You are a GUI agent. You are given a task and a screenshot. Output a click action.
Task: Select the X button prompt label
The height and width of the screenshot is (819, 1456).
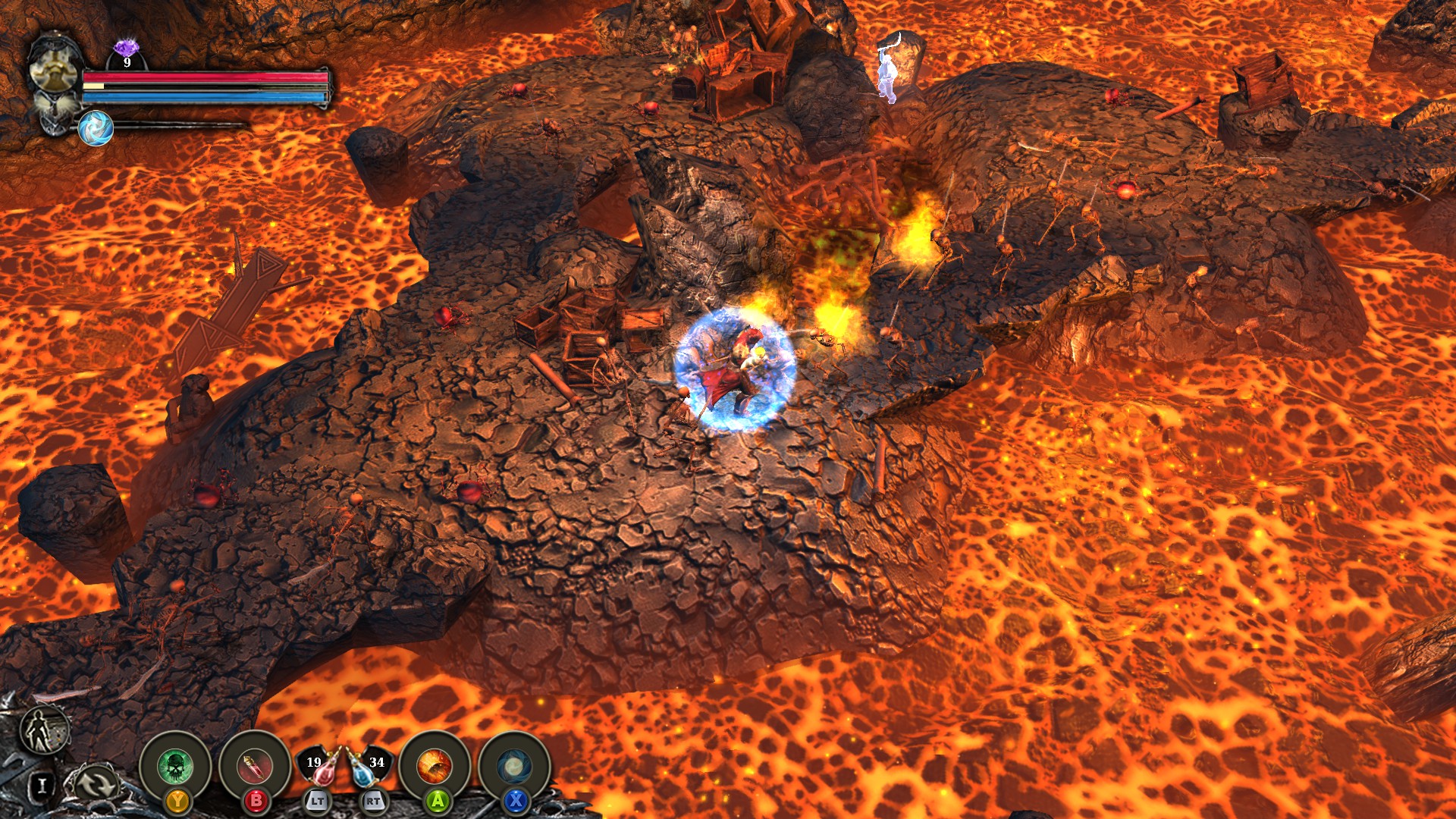click(x=515, y=801)
